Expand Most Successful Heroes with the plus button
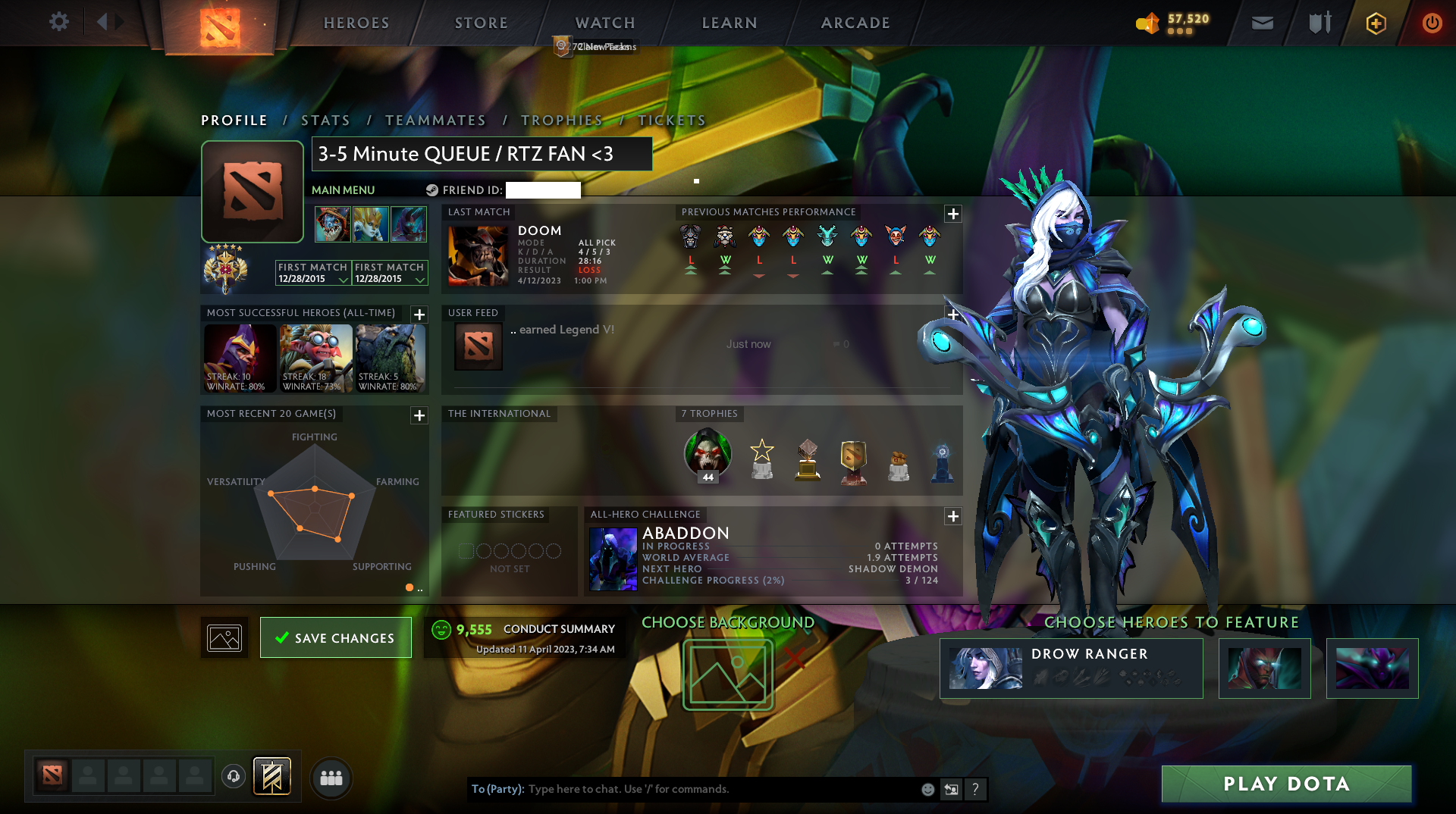Image resolution: width=1456 pixels, height=814 pixels. click(x=419, y=315)
